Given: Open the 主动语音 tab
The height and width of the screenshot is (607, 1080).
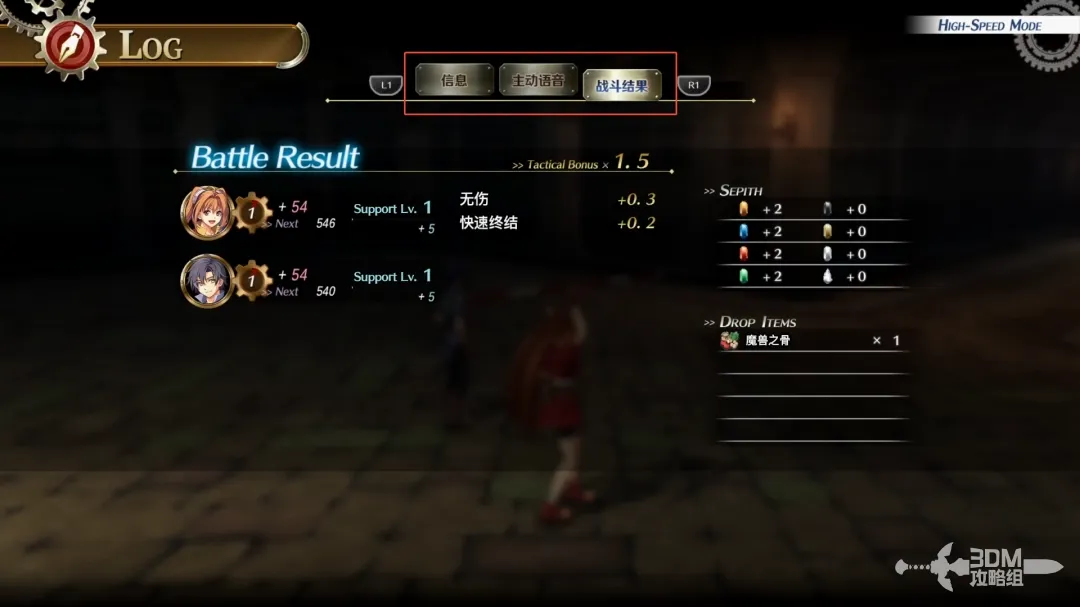Looking at the screenshot, I should 538,80.
